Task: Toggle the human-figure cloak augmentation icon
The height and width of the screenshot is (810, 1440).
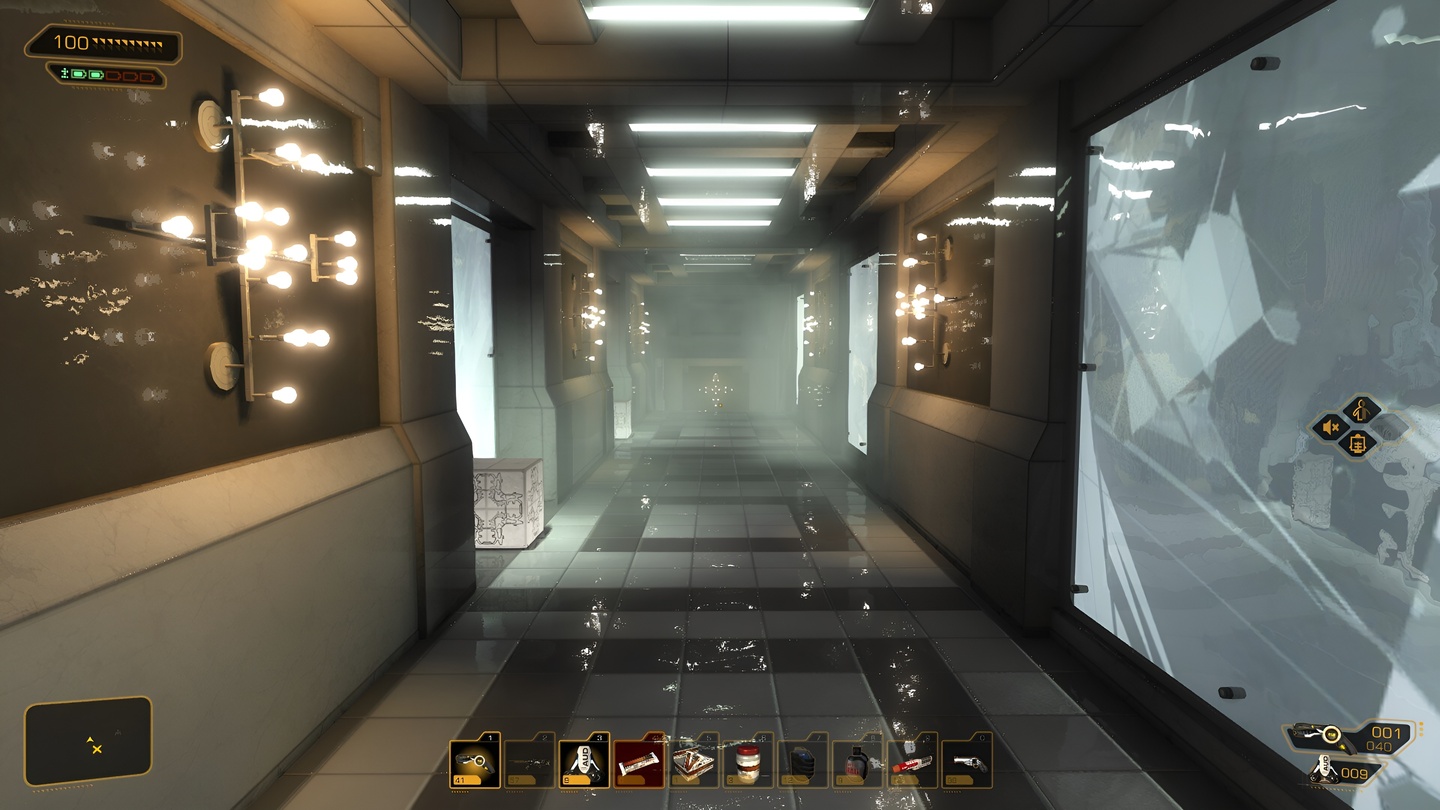Action: (1361, 409)
